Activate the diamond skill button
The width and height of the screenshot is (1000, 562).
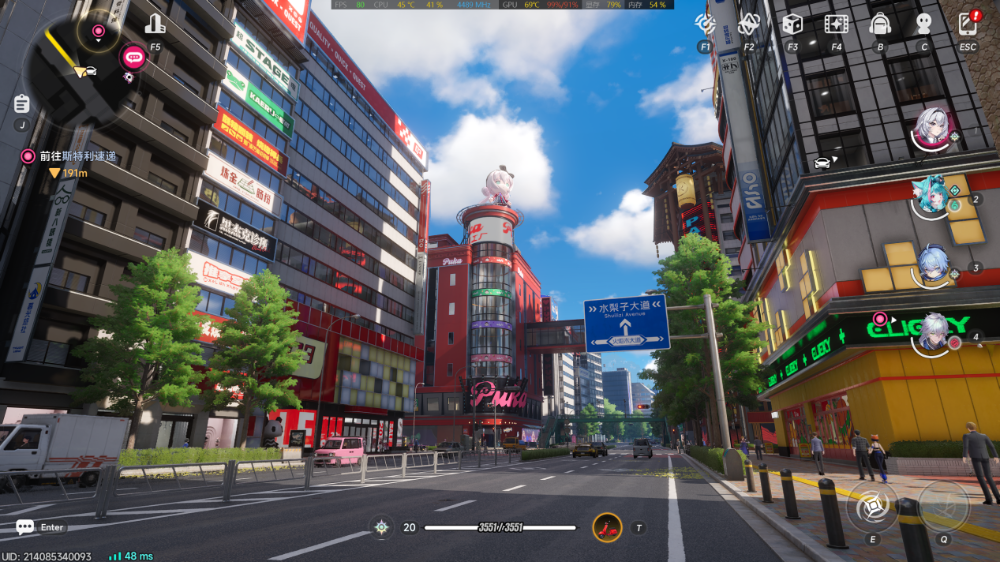[x=872, y=507]
